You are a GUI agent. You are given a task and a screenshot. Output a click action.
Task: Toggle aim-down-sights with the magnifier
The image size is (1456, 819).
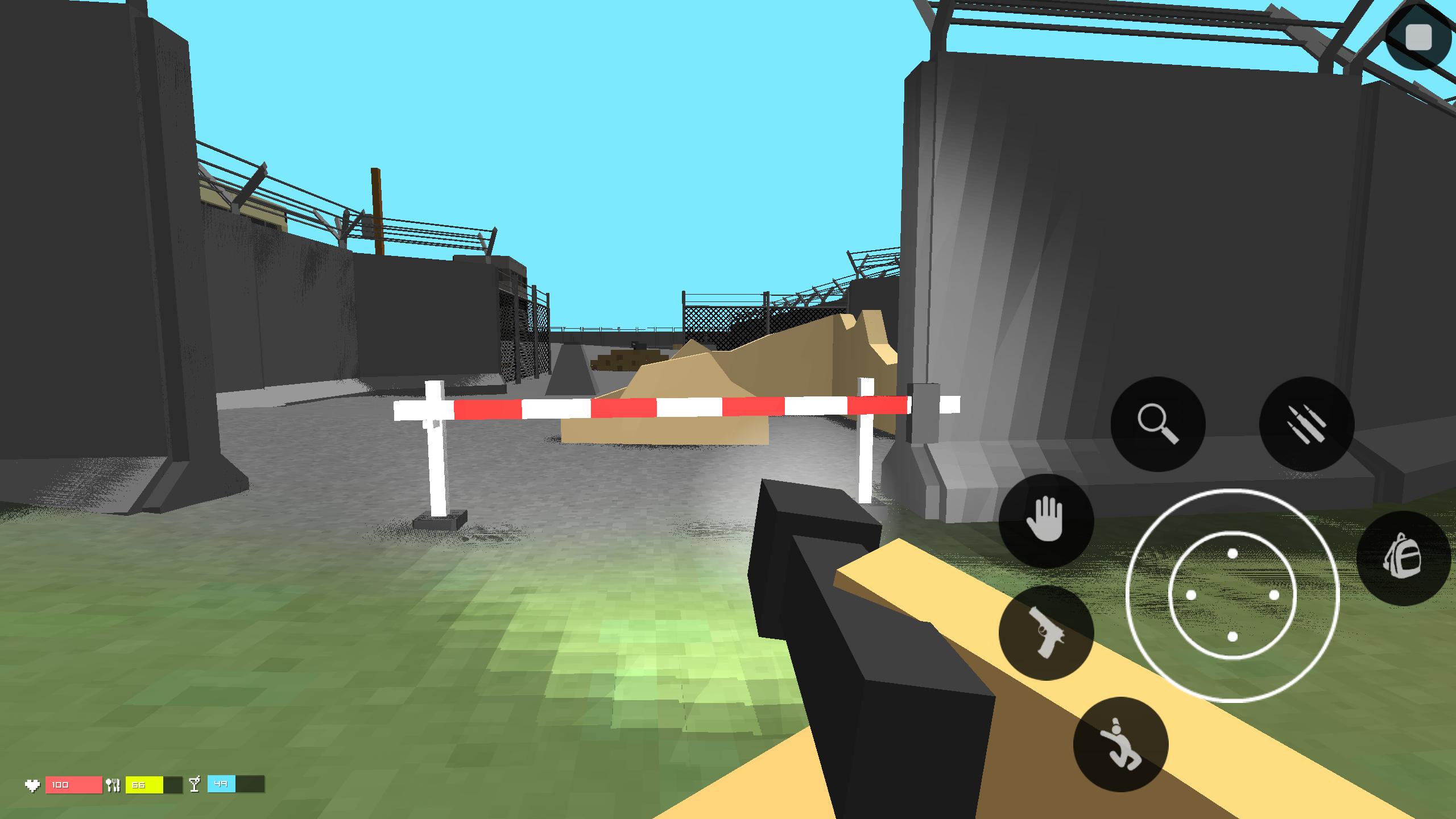click(1158, 423)
